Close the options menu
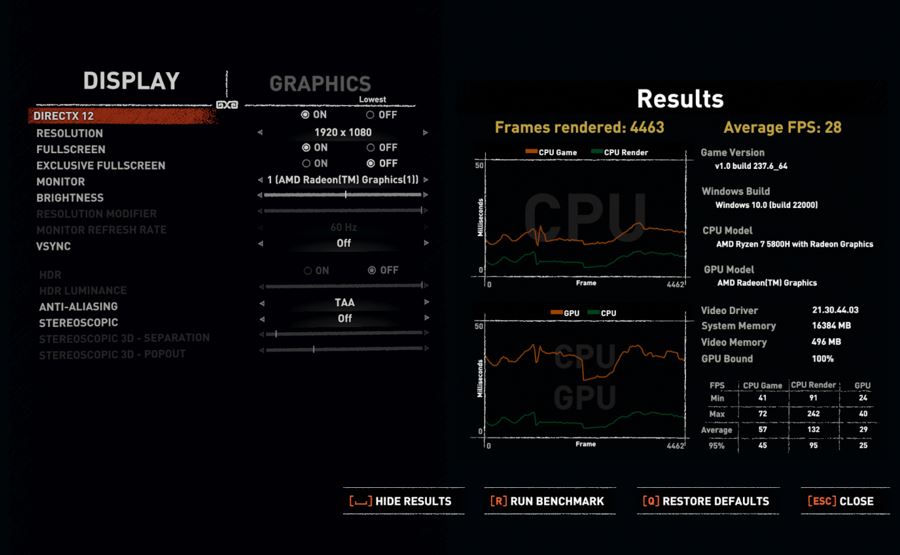Viewport: 900px width, 555px height. [x=841, y=501]
